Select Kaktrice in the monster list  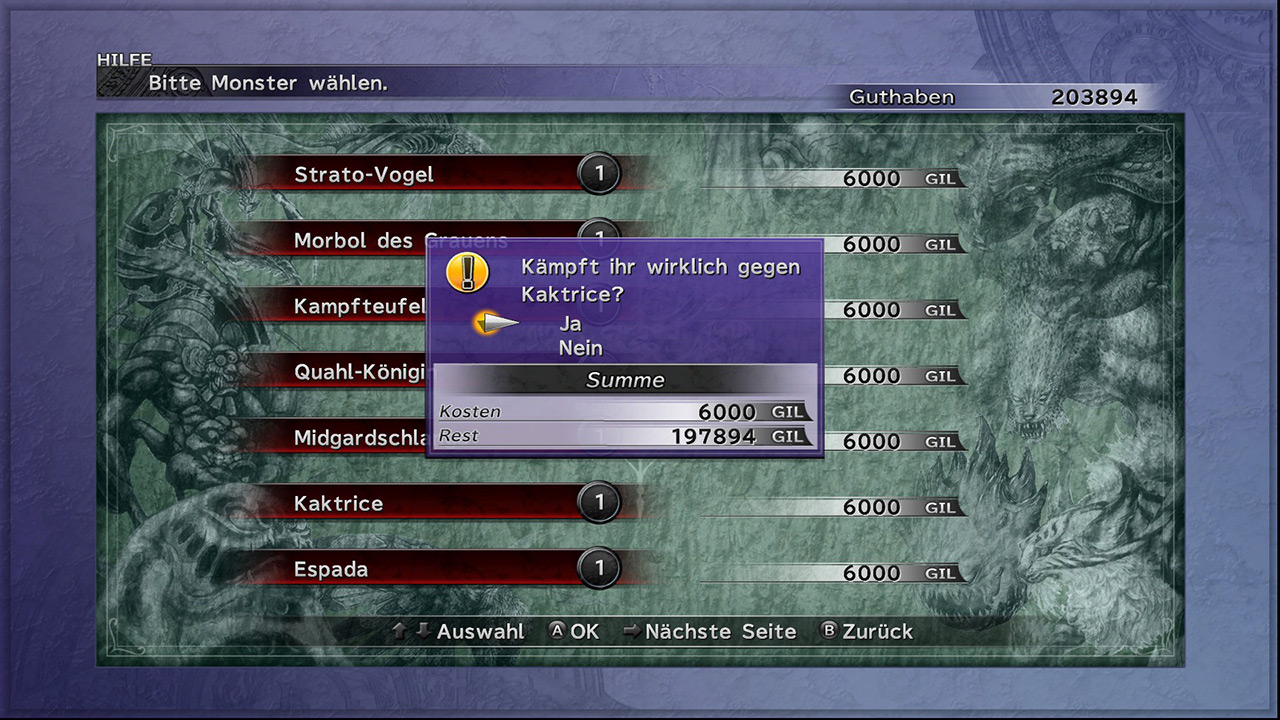[340, 503]
